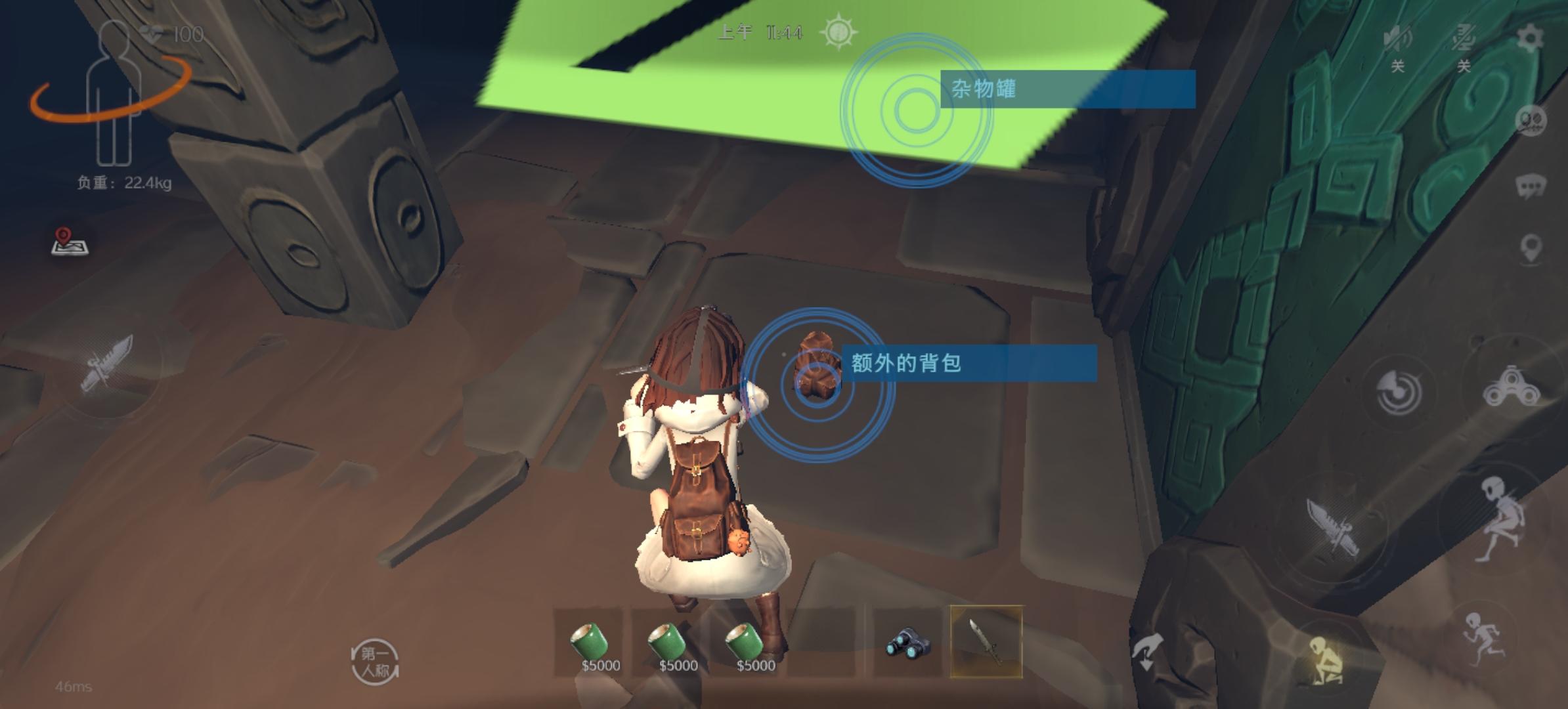Open the settings gear icon
Viewport: 1568px width, 709px height.
point(1530,37)
